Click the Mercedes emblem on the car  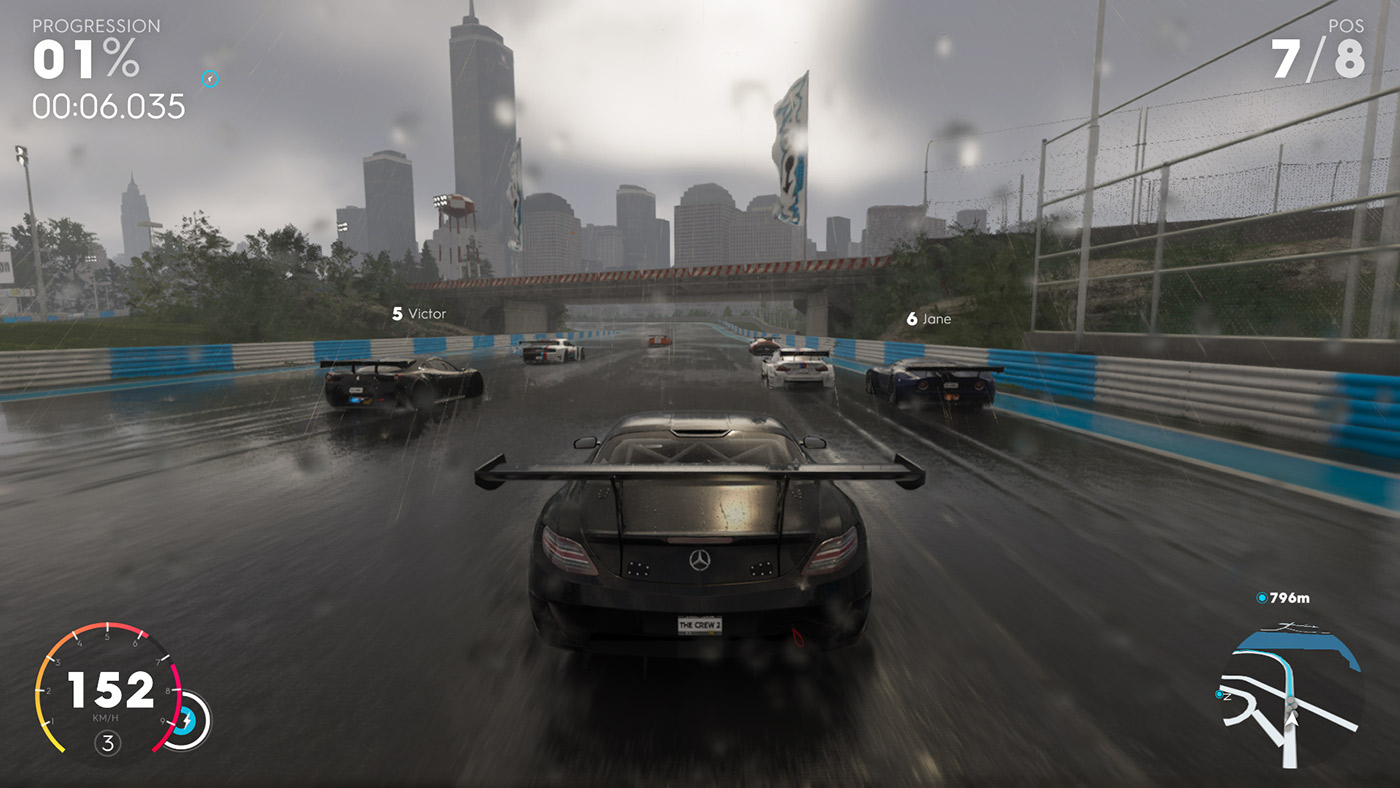(x=698, y=561)
